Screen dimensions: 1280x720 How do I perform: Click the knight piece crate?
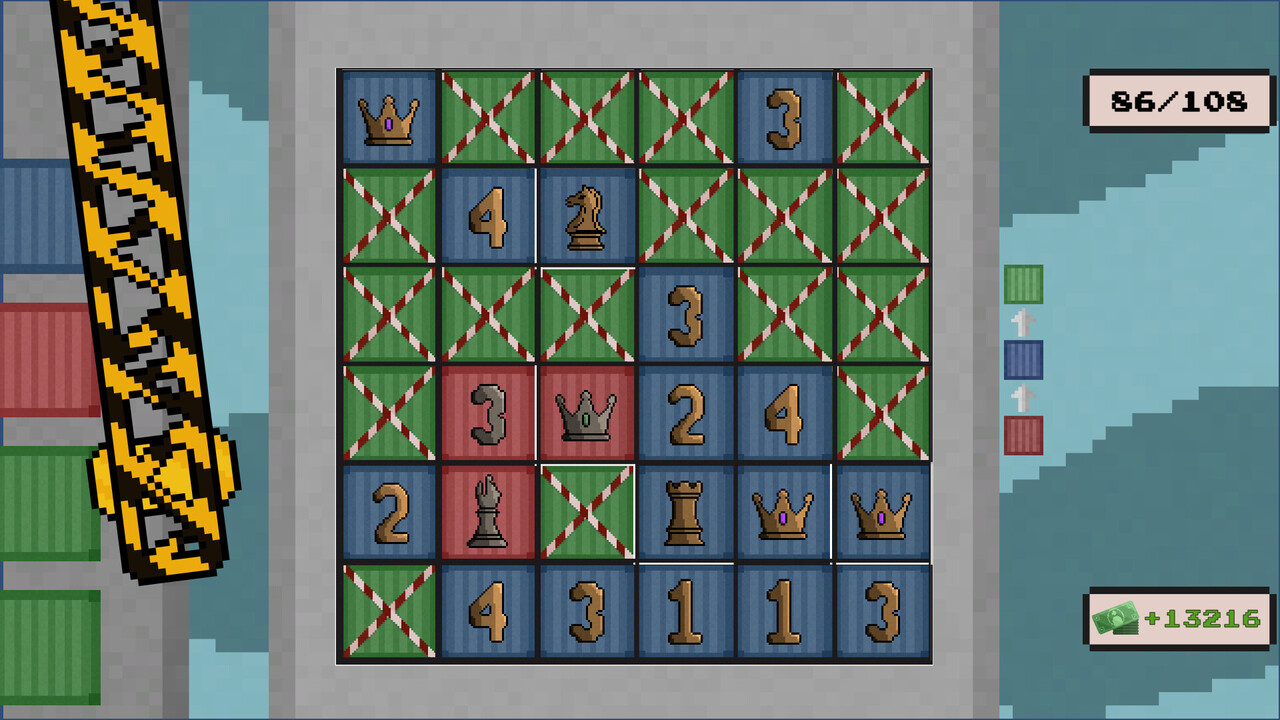[x=586, y=215]
